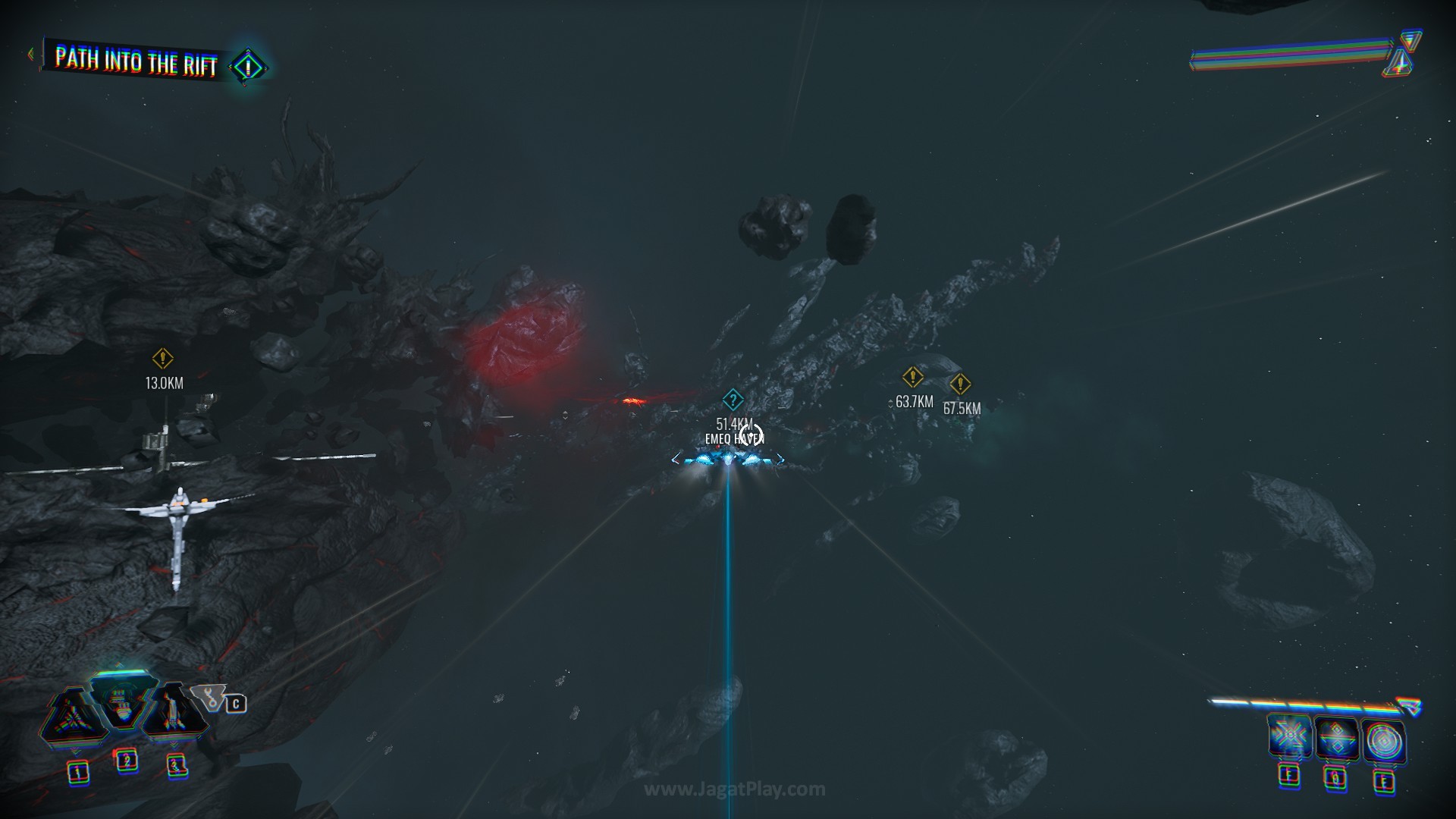The height and width of the screenshot is (819, 1456).
Task: Select the yellow objective marker at 13.0KM
Action: point(162,358)
